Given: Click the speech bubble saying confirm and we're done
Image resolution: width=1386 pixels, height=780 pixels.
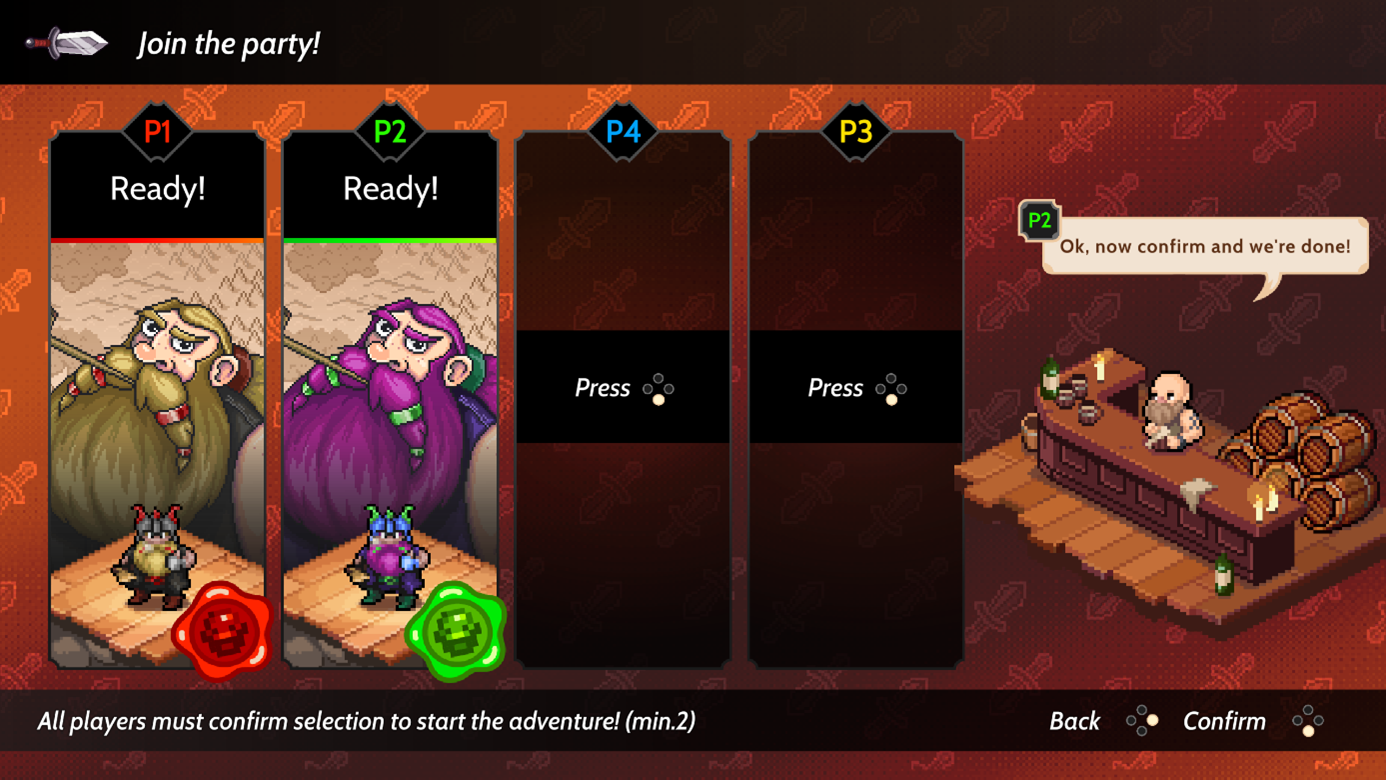Looking at the screenshot, I should (1203, 247).
